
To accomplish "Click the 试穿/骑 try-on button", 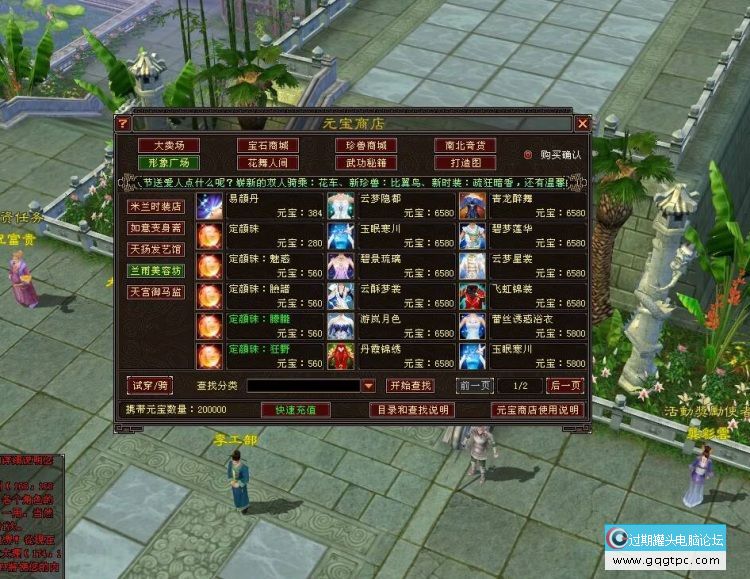I will click(x=151, y=385).
